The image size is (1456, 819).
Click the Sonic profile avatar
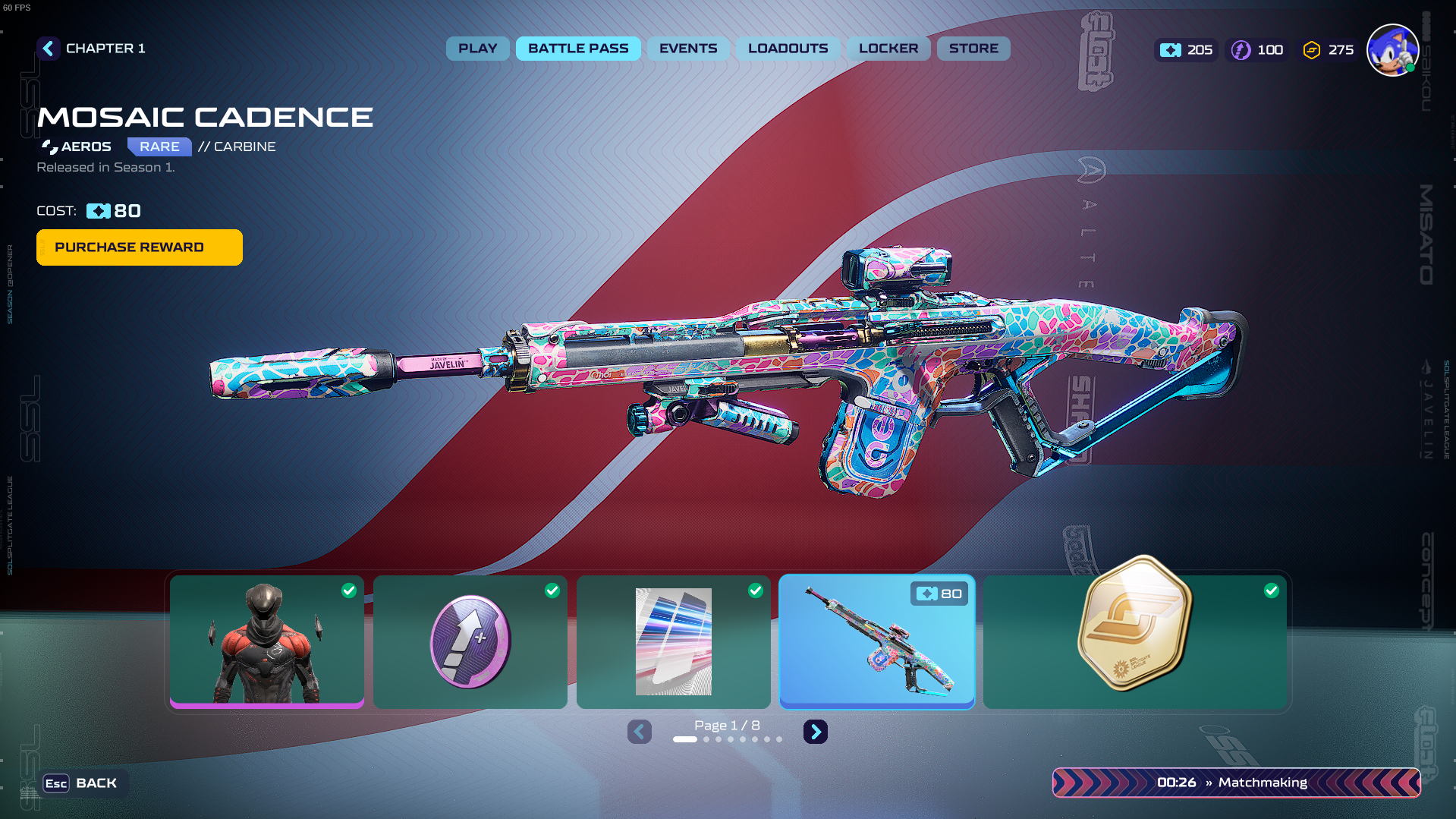tap(1392, 50)
